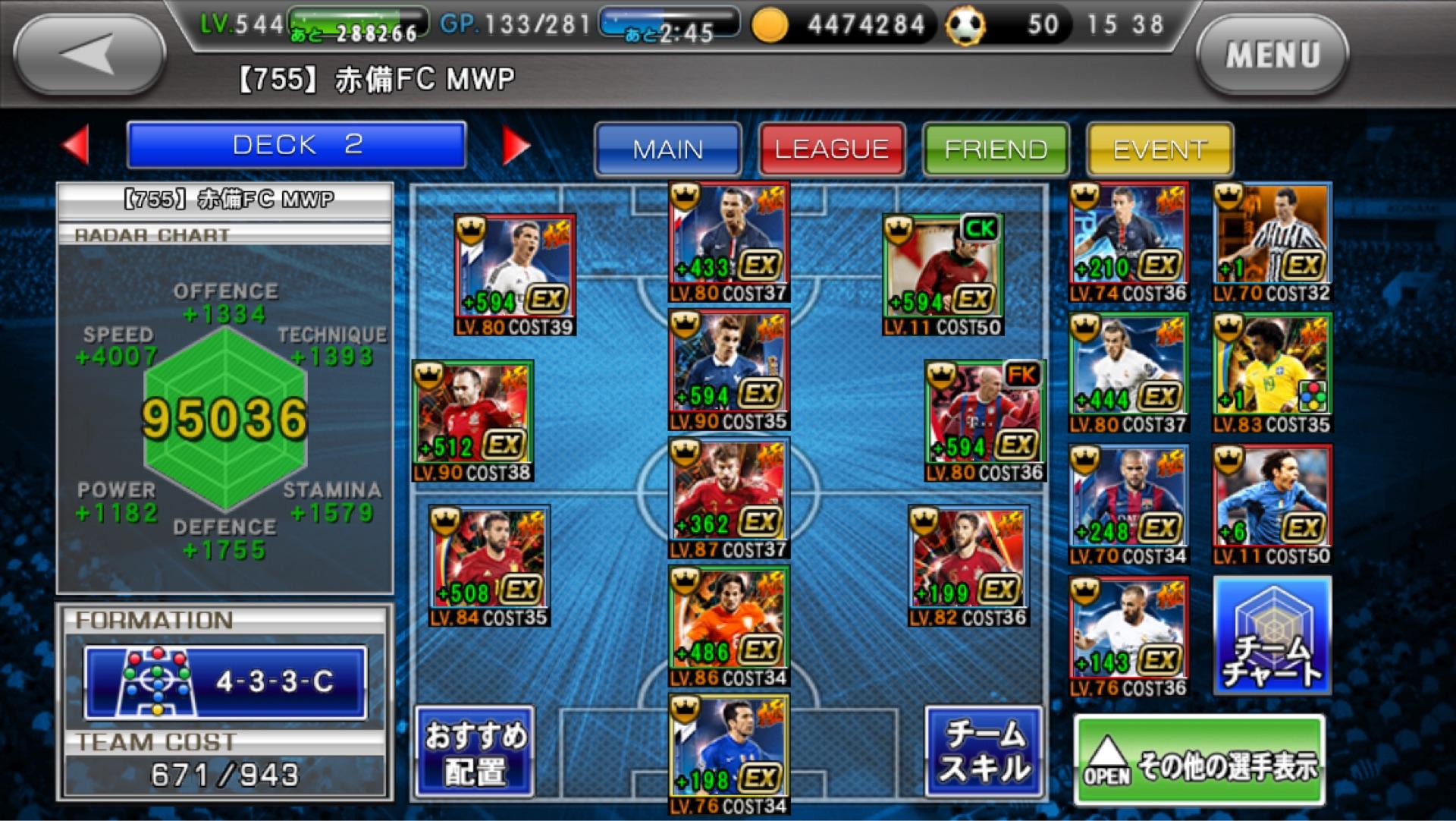Image resolution: width=1456 pixels, height=821 pixels.
Task: Select the FRIEND deck tab
Action: [x=995, y=149]
